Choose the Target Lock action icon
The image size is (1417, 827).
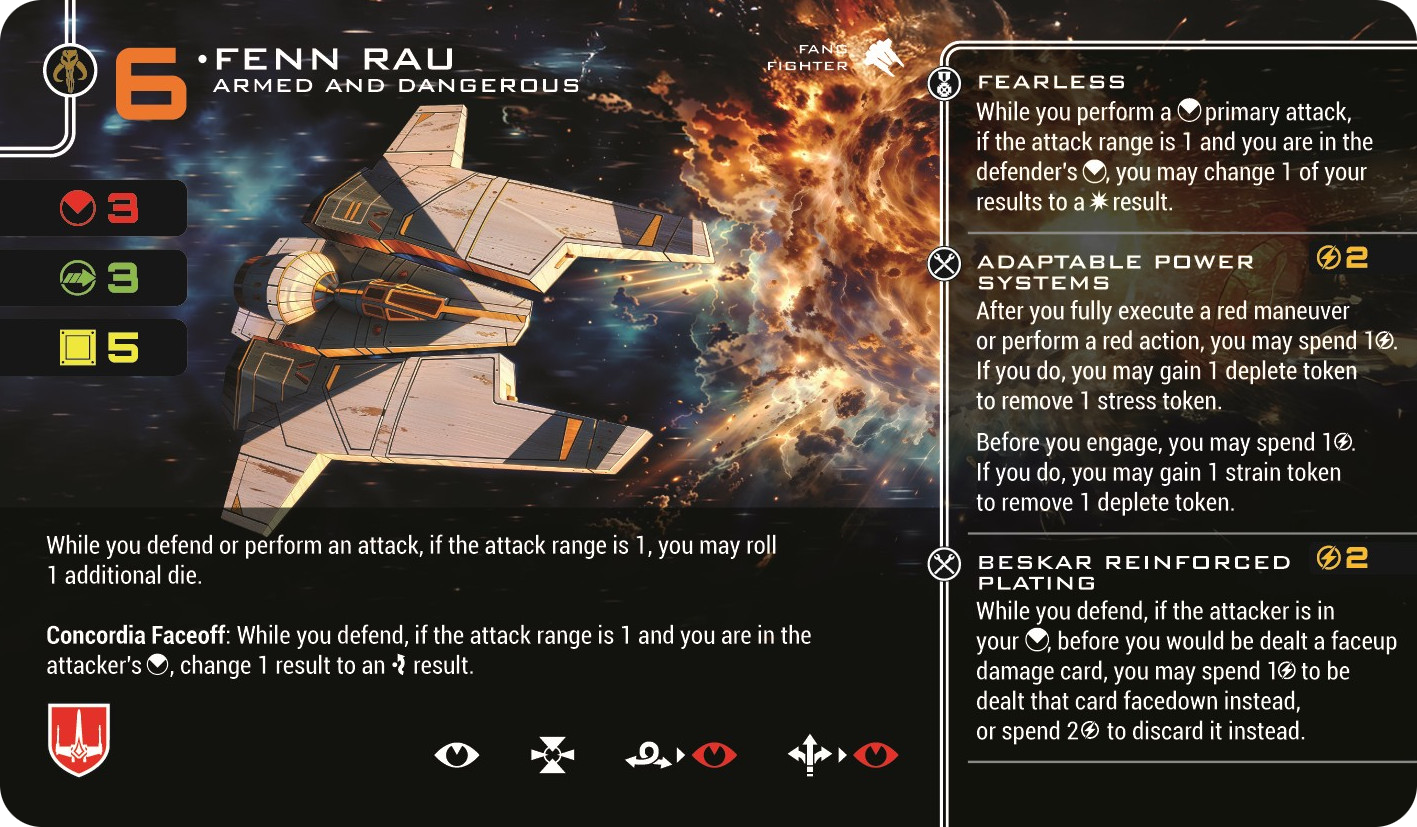pyautogui.click(x=552, y=754)
